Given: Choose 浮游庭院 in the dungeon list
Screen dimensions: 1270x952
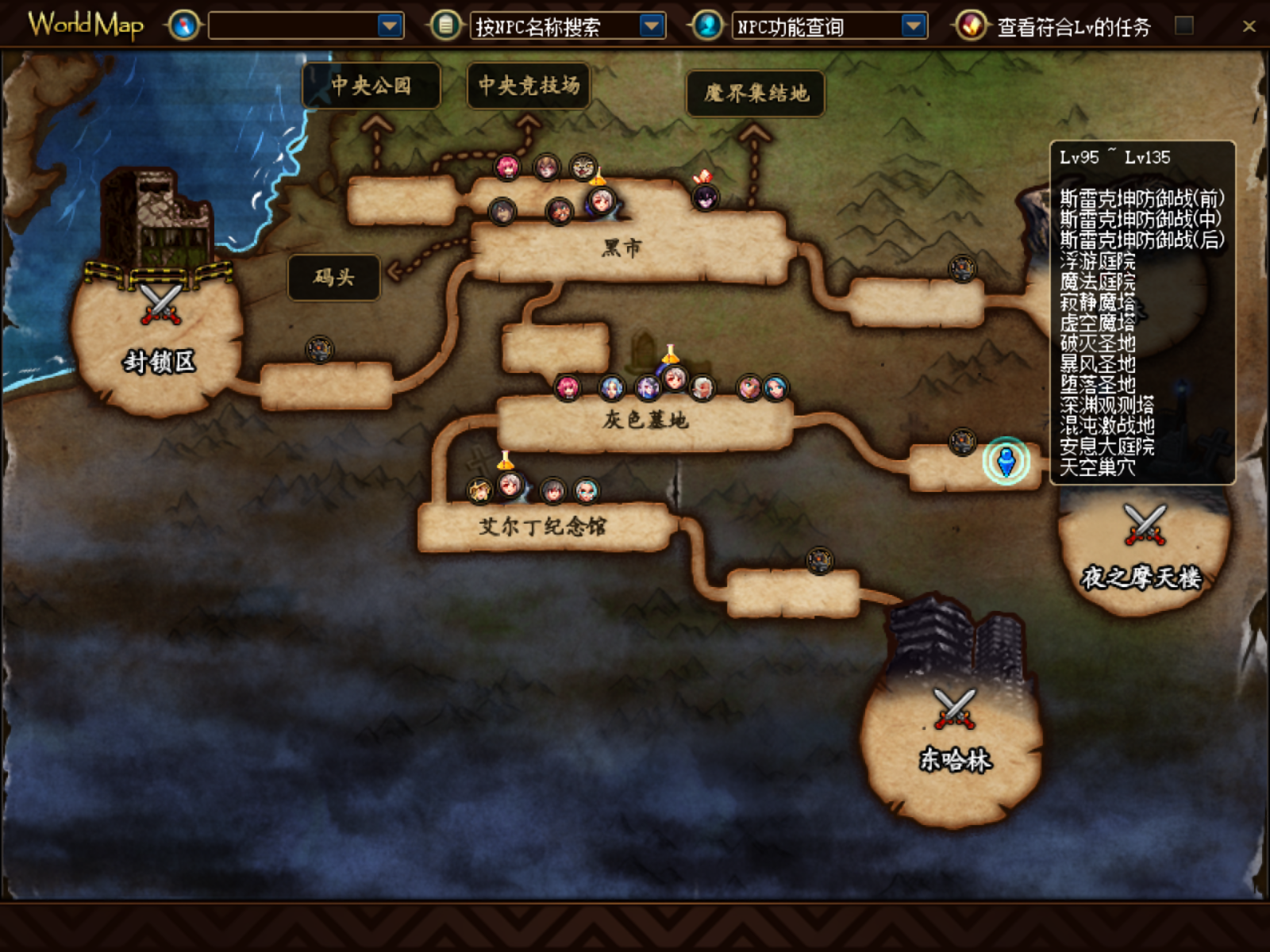Looking at the screenshot, I should pyautogui.click(x=1098, y=261).
